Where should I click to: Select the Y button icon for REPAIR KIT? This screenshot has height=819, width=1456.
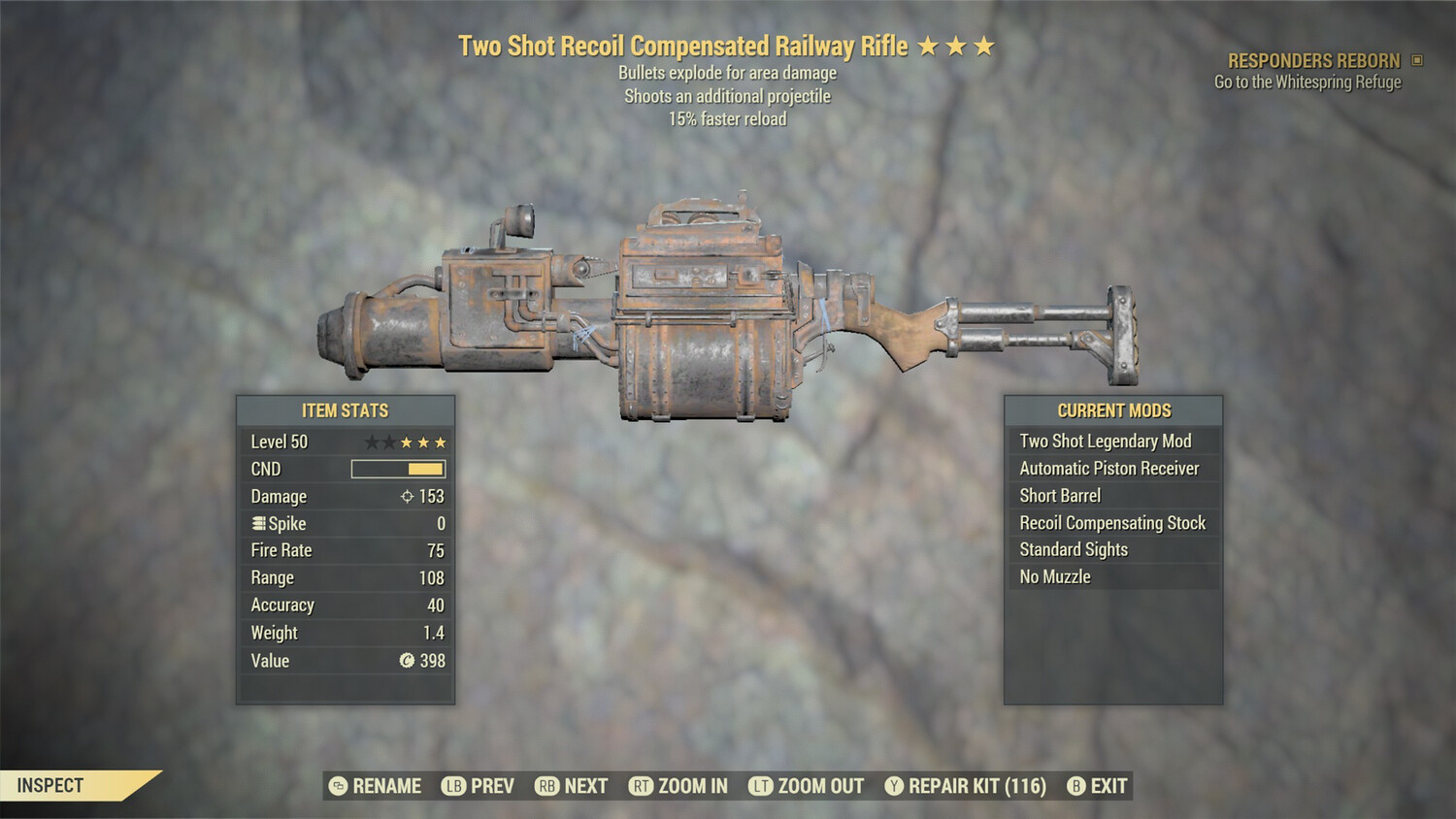pyautogui.click(x=894, y=786)
